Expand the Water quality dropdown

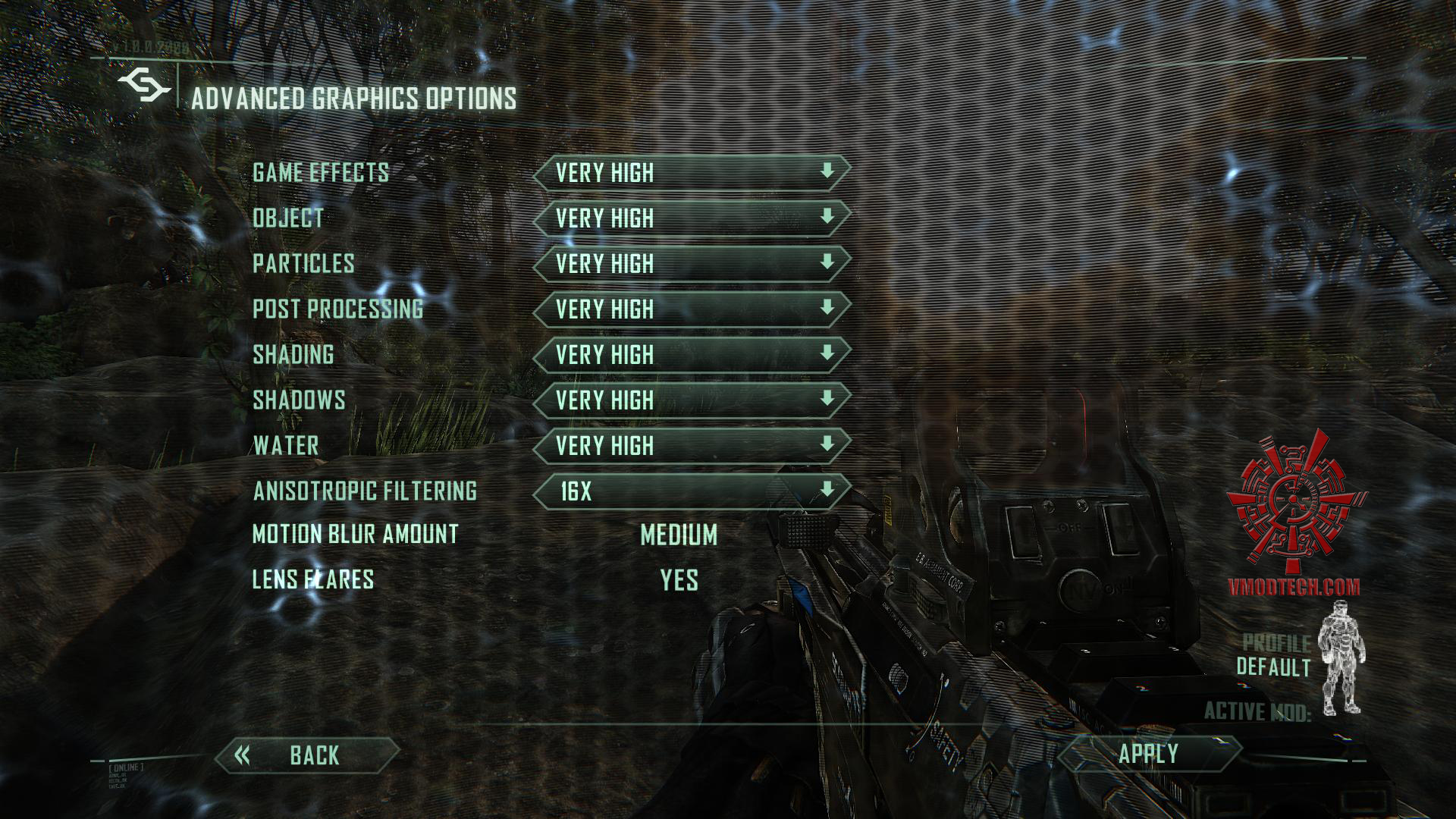pos(691,445)
